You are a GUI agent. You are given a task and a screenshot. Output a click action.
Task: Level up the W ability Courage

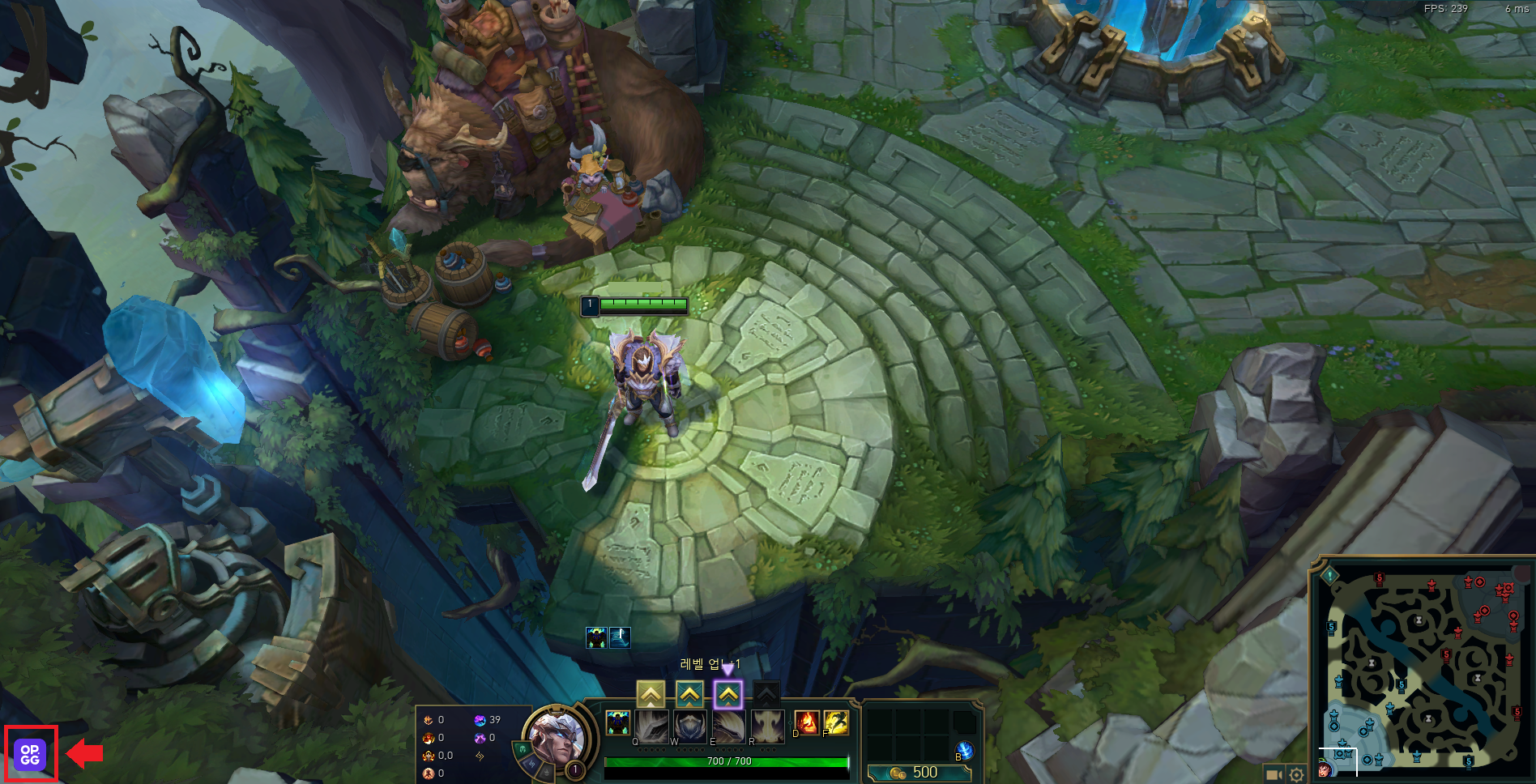(689, 694)
